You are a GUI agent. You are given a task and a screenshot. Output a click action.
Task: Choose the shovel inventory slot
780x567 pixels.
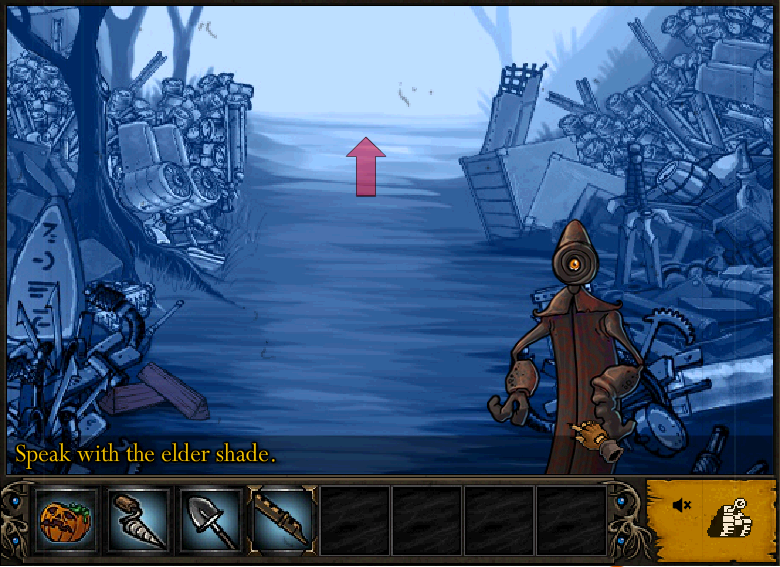click(210, 521)
